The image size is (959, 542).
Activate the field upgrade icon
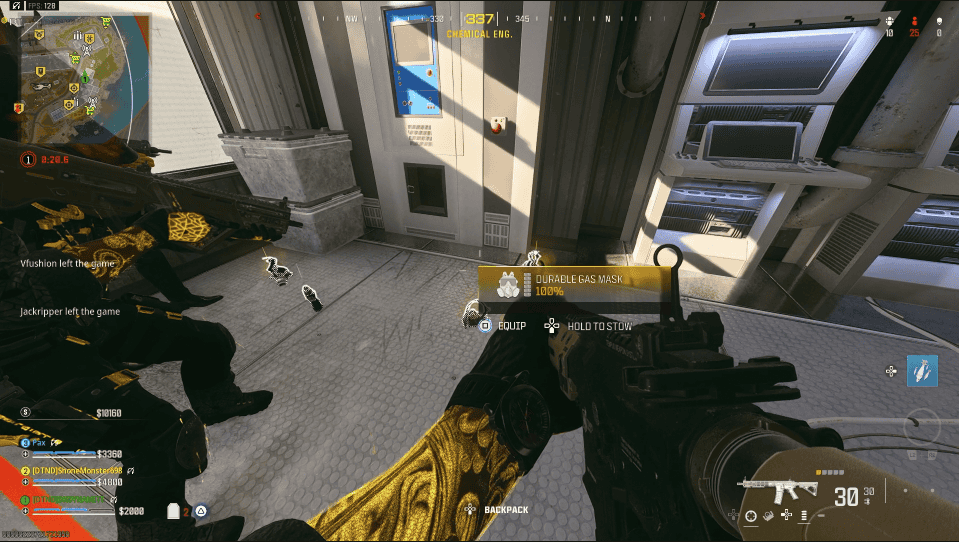pyautogui.click(x=922, y=372)
